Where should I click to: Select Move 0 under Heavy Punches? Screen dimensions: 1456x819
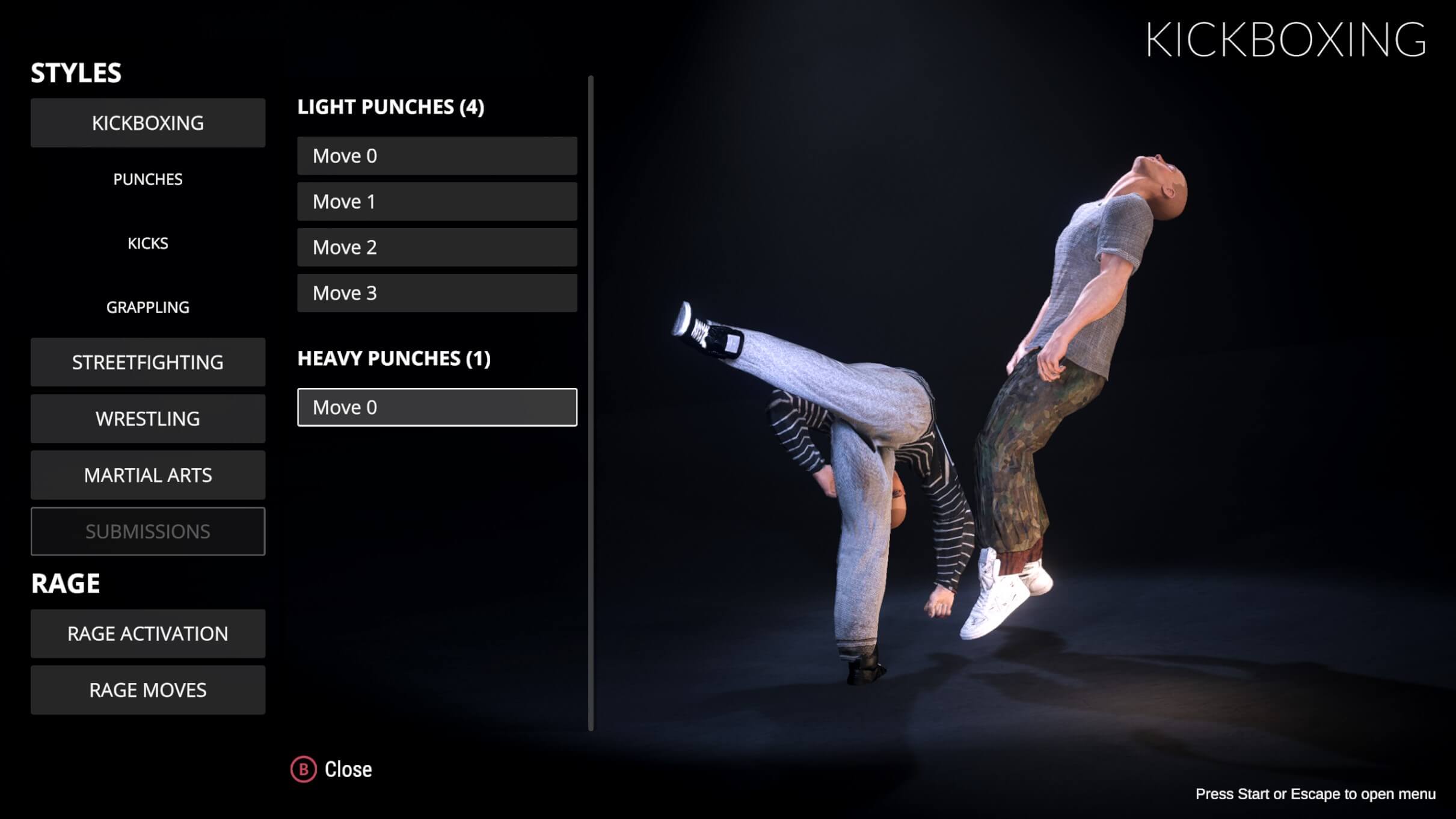click(x=437, y=407)
